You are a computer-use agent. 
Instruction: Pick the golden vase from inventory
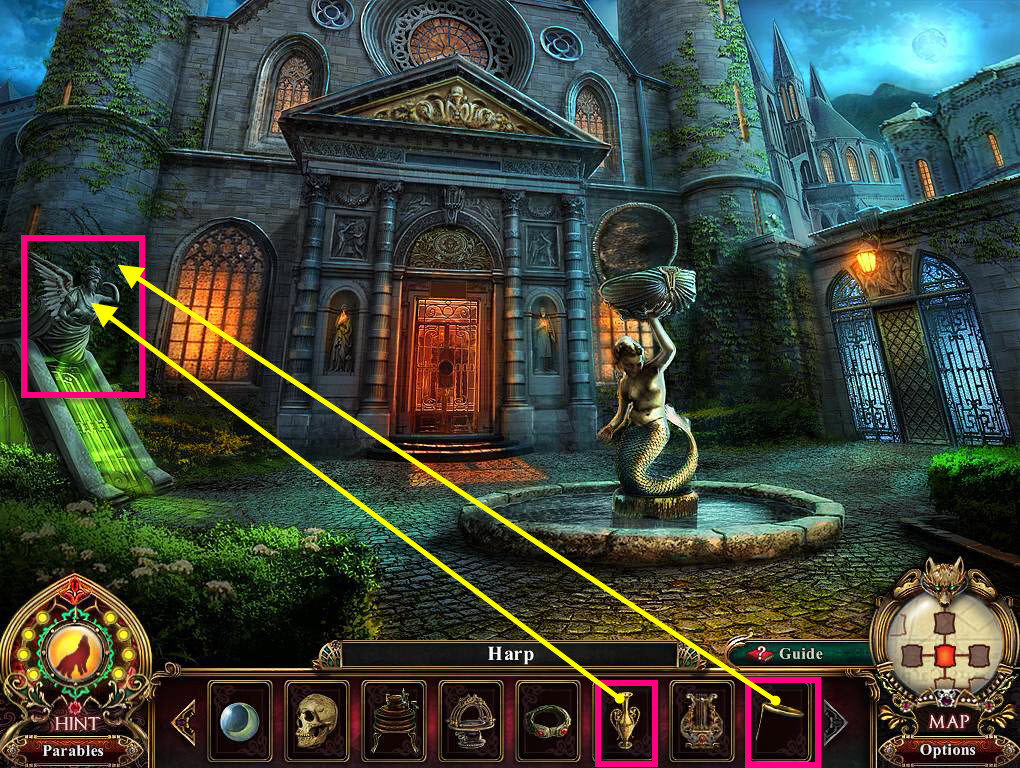625,718
